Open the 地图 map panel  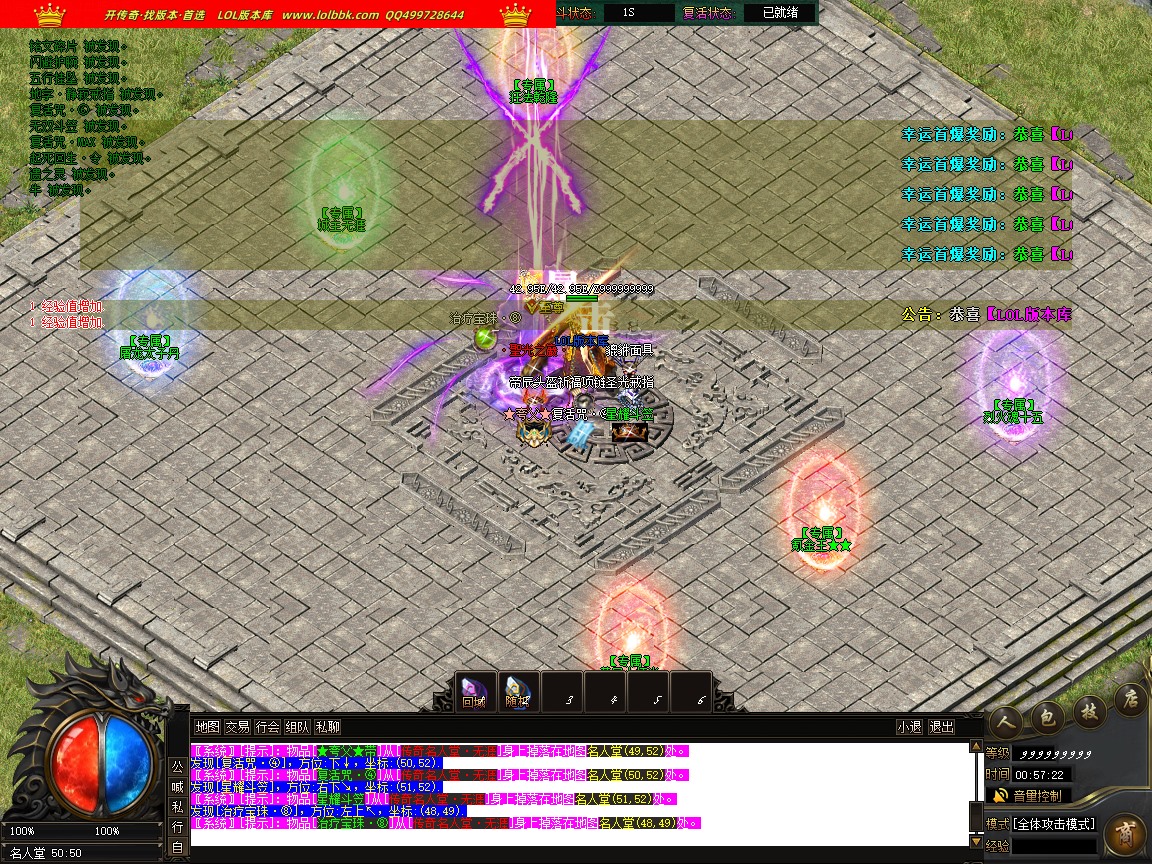207,727
